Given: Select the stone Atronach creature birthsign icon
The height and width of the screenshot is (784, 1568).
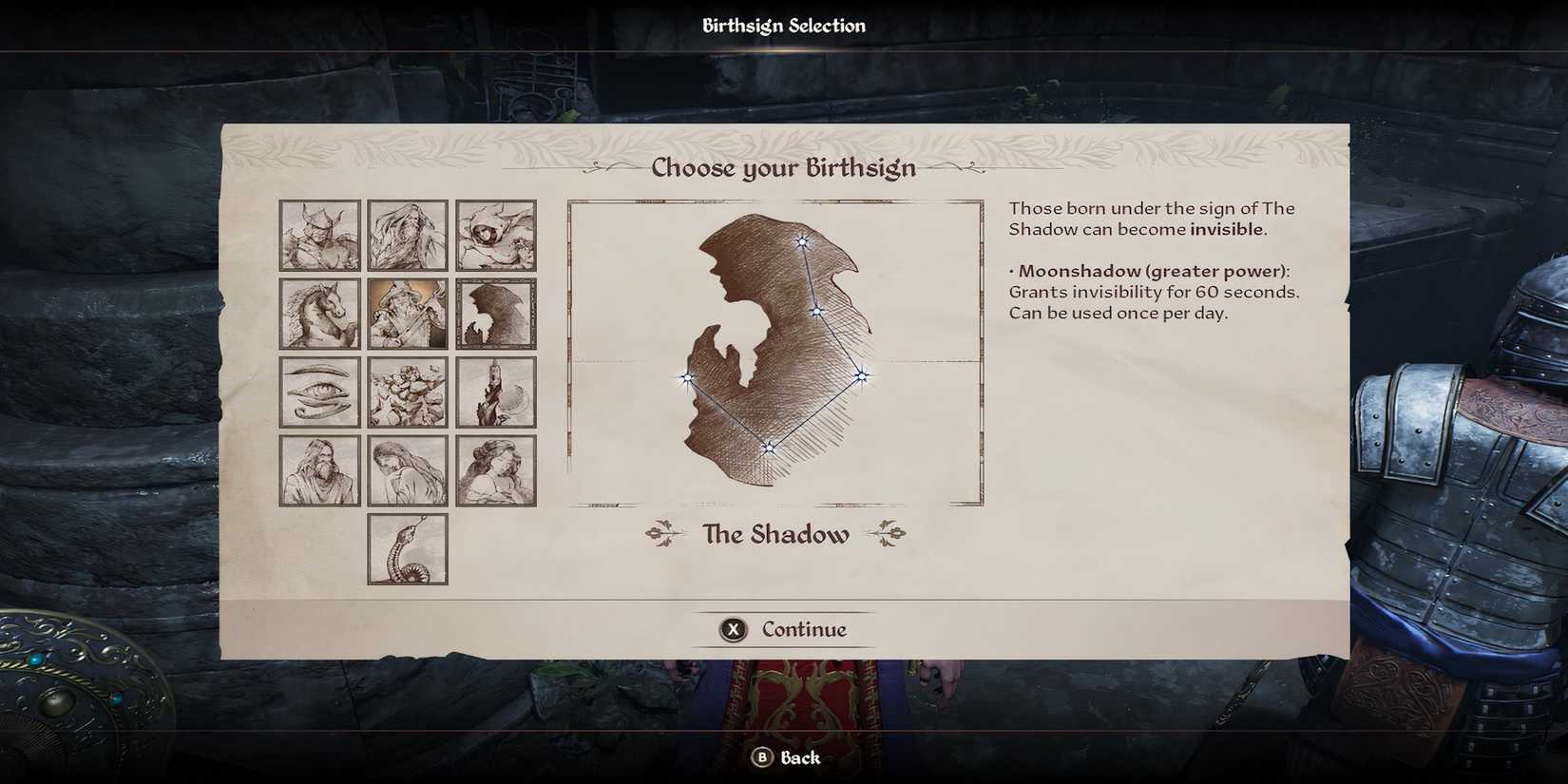Looking at the screenshot, I should tap(407, 392).
